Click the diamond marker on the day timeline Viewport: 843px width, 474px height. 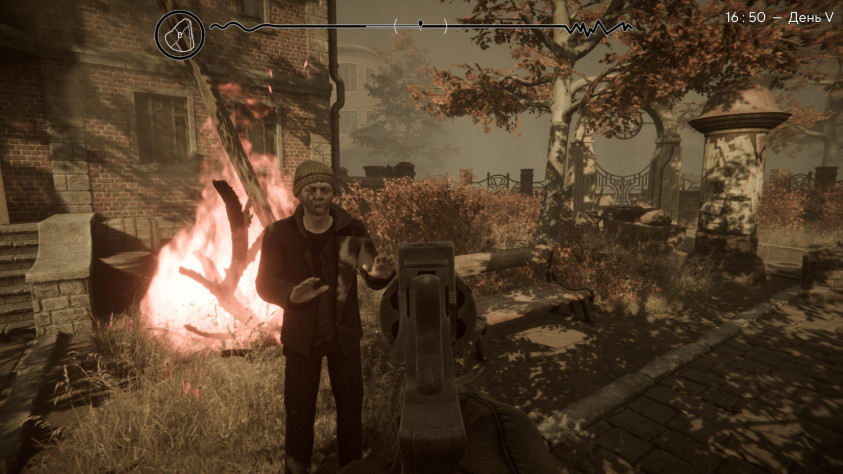420,23
